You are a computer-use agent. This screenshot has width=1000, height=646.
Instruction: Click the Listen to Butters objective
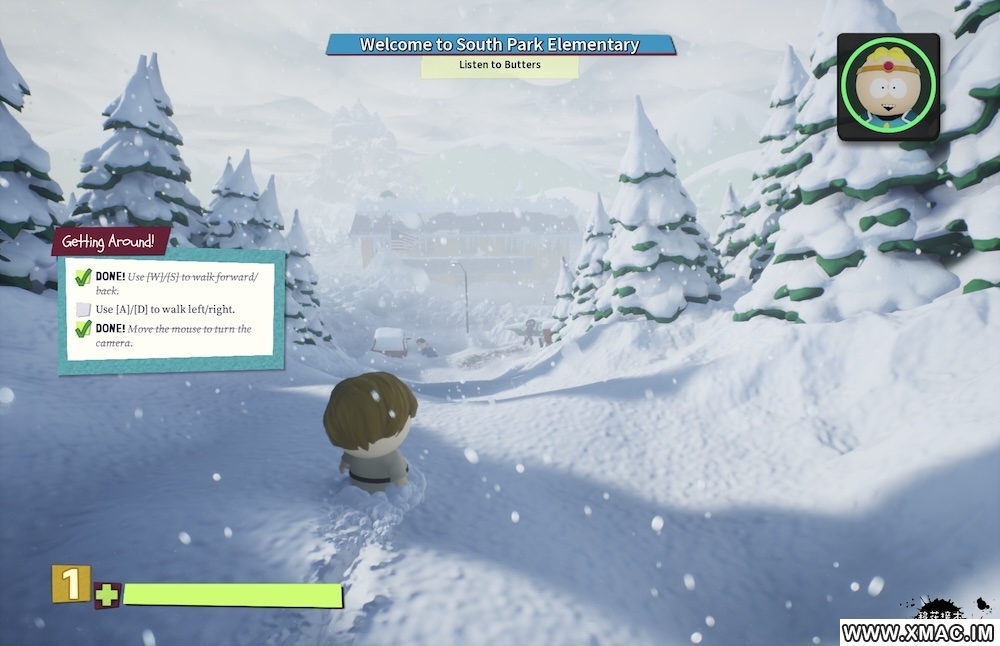coord(500,66)
